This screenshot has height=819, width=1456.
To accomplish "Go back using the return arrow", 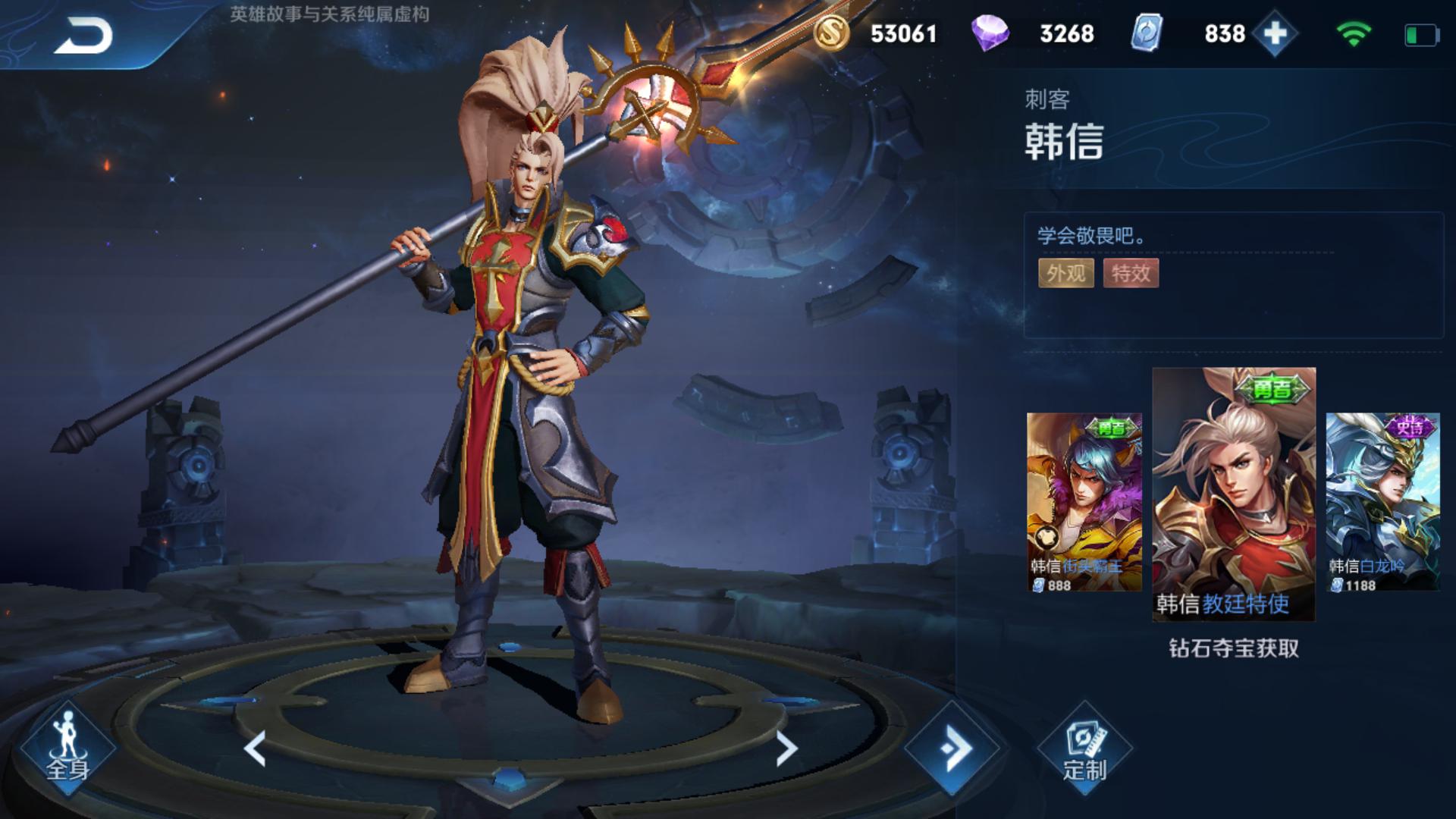I will pos(83,36).
